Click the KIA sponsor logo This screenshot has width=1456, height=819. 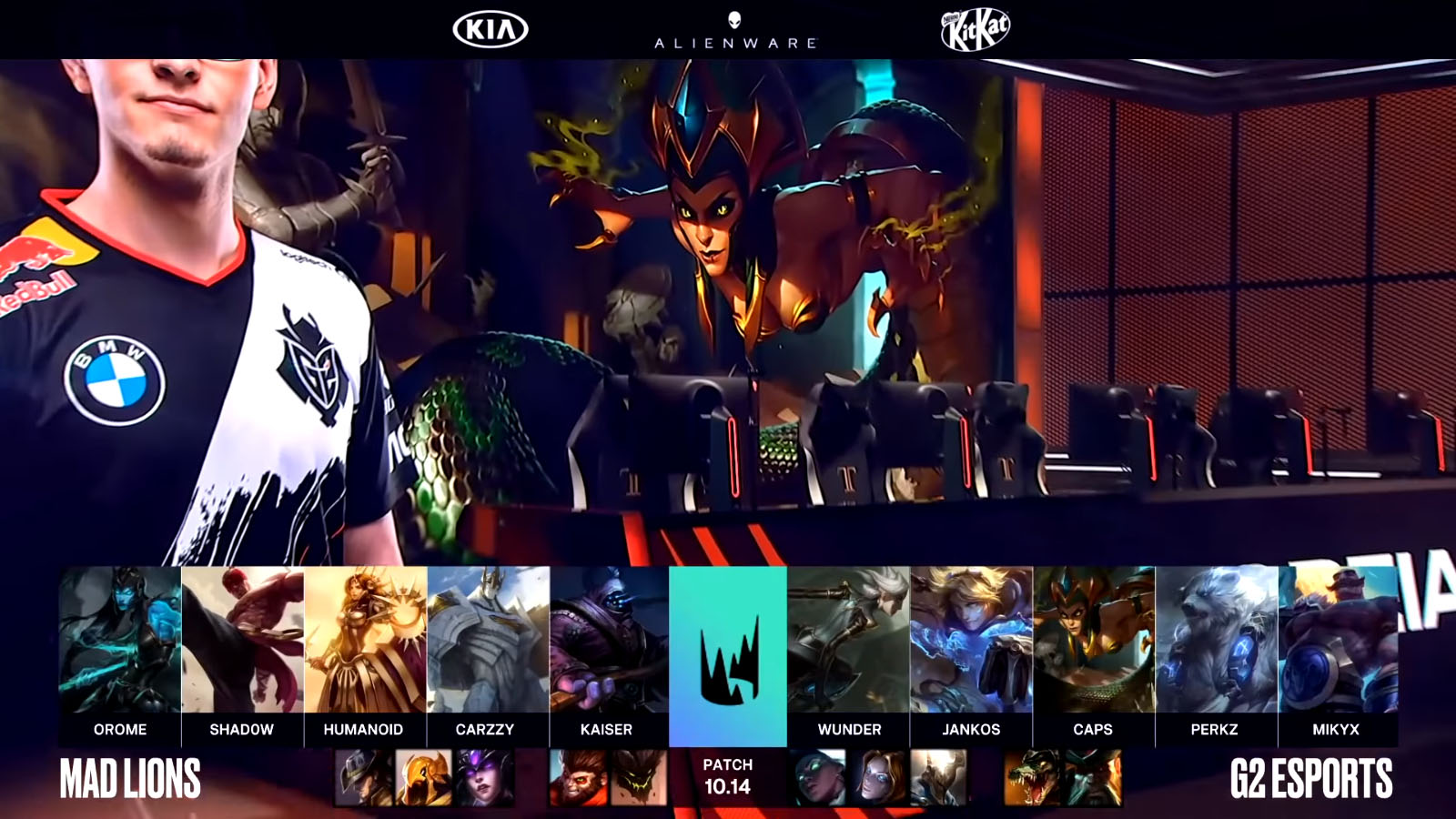pyautogui.click(x=490, y=30)
